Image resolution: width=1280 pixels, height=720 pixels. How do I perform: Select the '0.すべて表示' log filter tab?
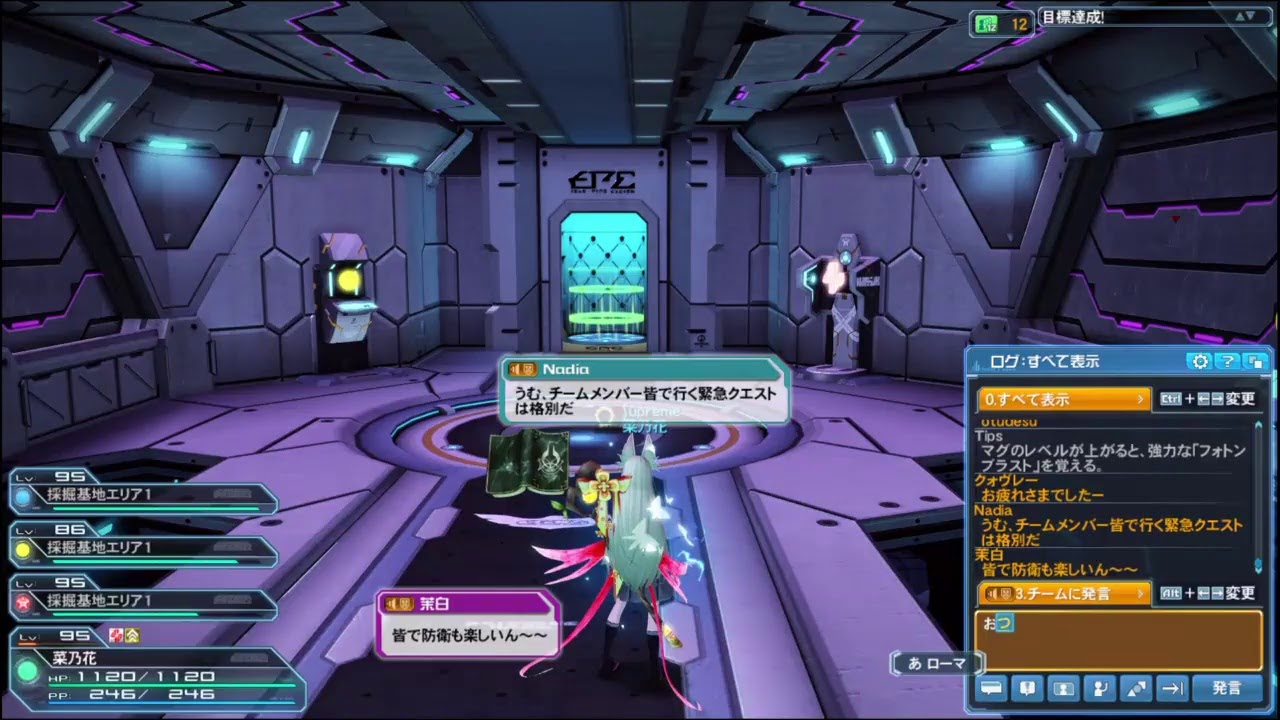coord(1064,399)
